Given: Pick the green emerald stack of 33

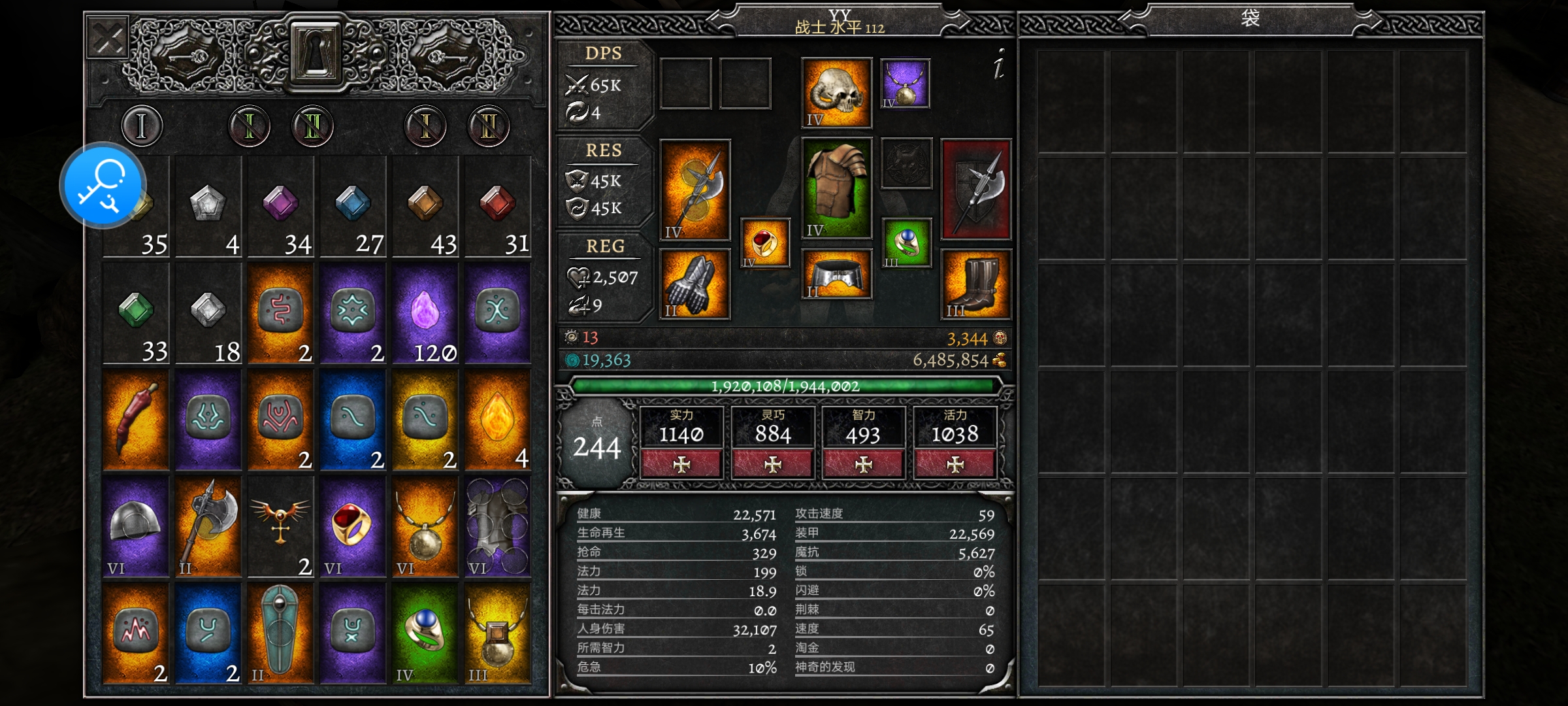Looking at the screenshot, I should [136, 314].
